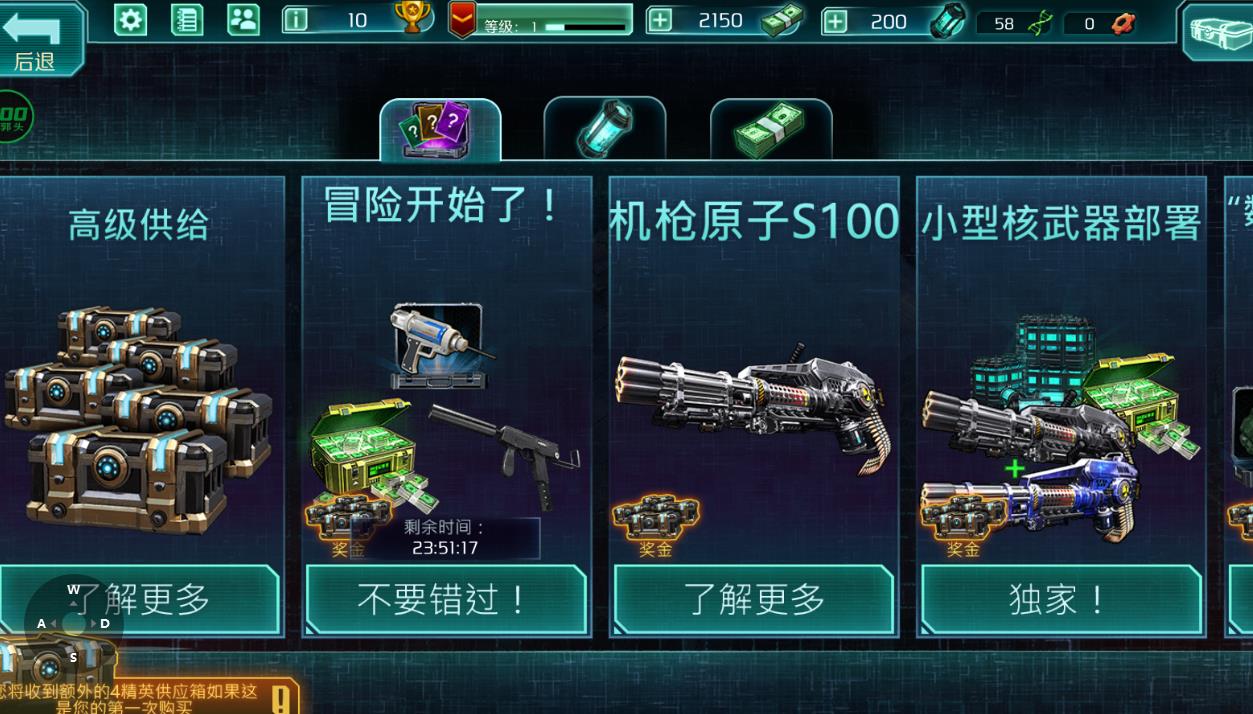
Task: Add energy cells with the plus button
Action: click(x=835, y=21)
